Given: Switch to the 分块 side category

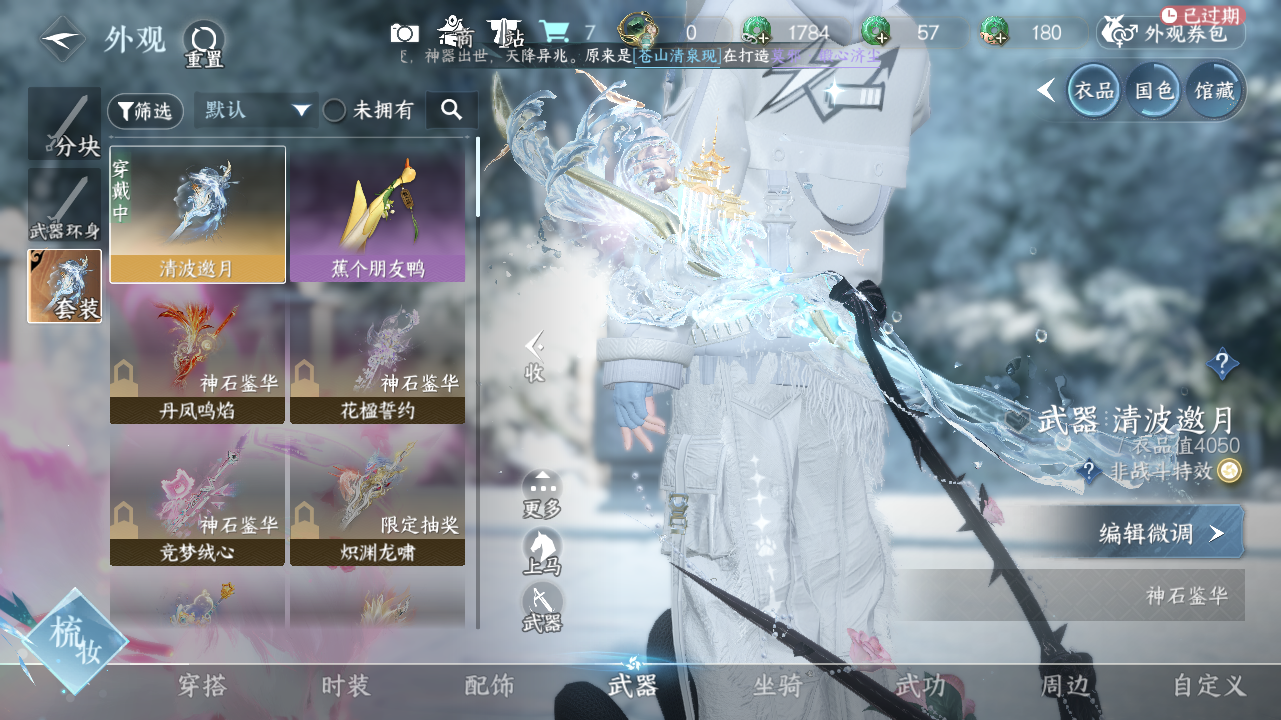Looking at the screenshot, I should tap(65, 124).
